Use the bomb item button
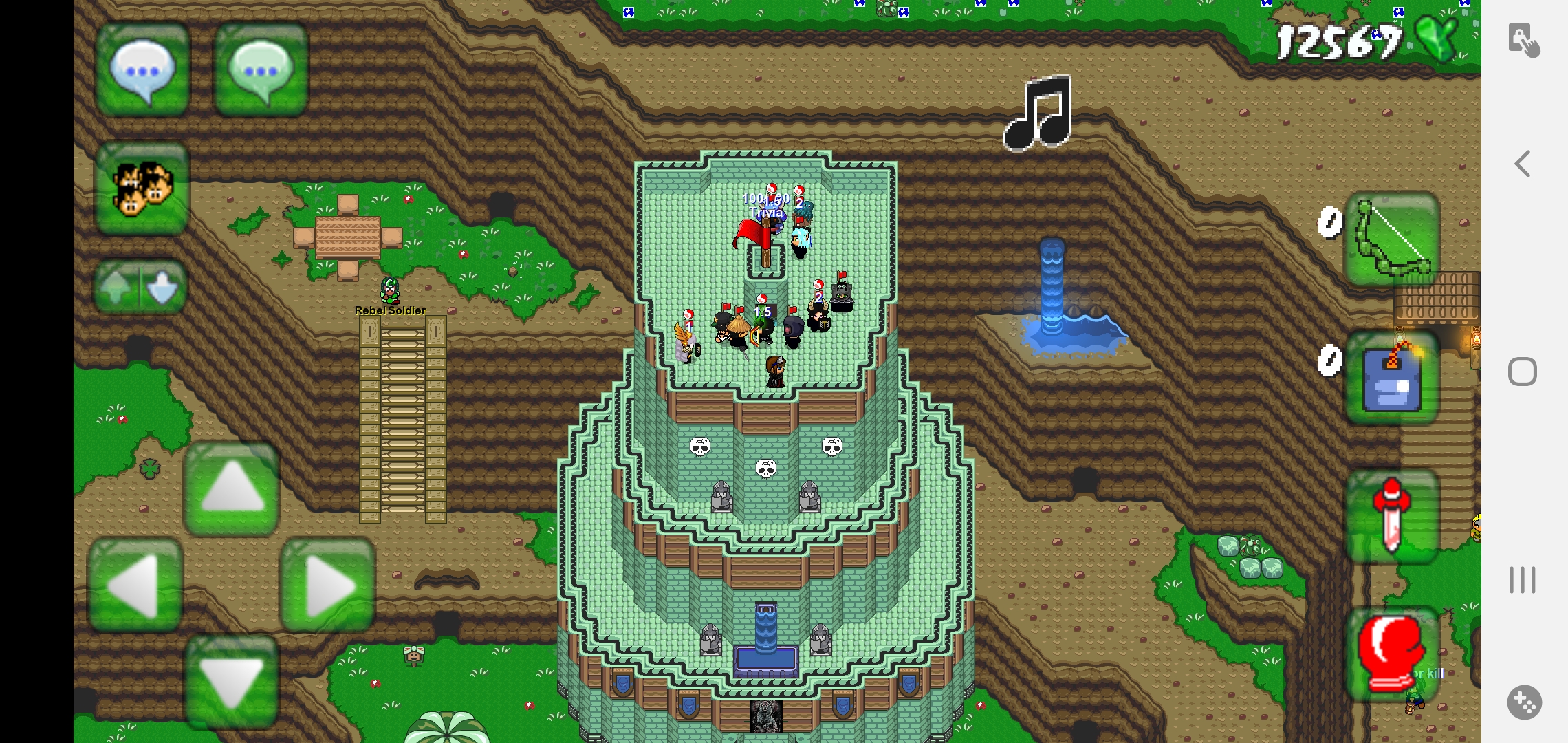This screenshot has width=1568, height=743. [1392, 377]
